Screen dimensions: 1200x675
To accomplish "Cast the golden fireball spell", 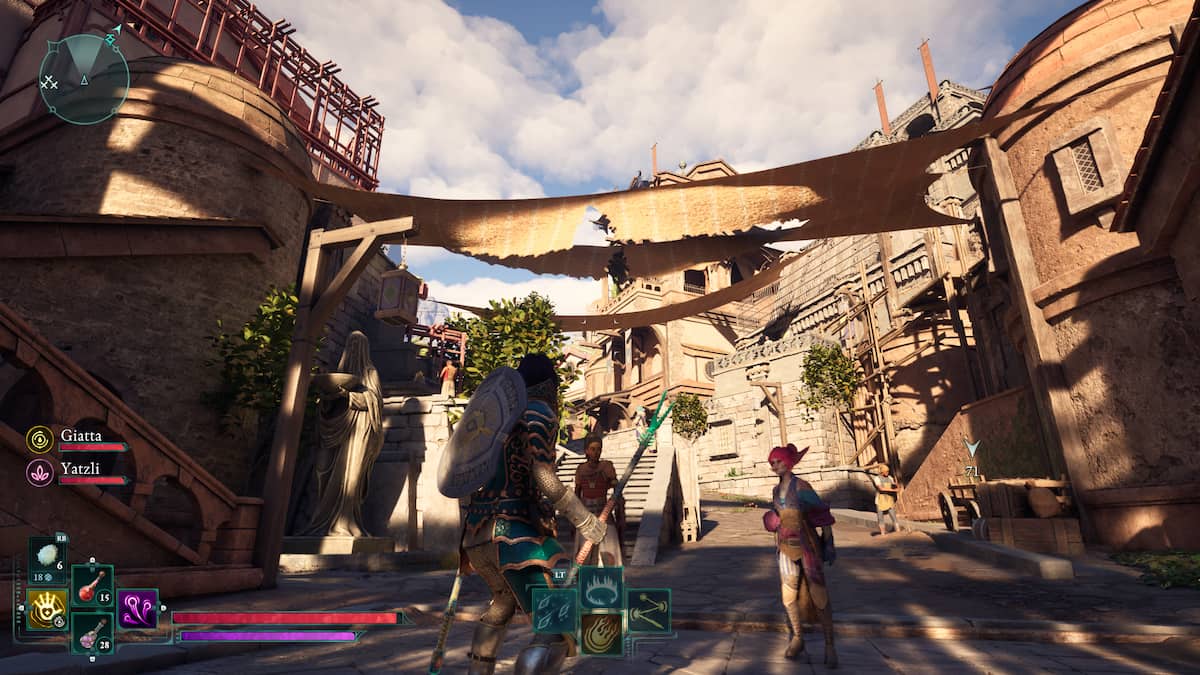I will click(601, 634).
